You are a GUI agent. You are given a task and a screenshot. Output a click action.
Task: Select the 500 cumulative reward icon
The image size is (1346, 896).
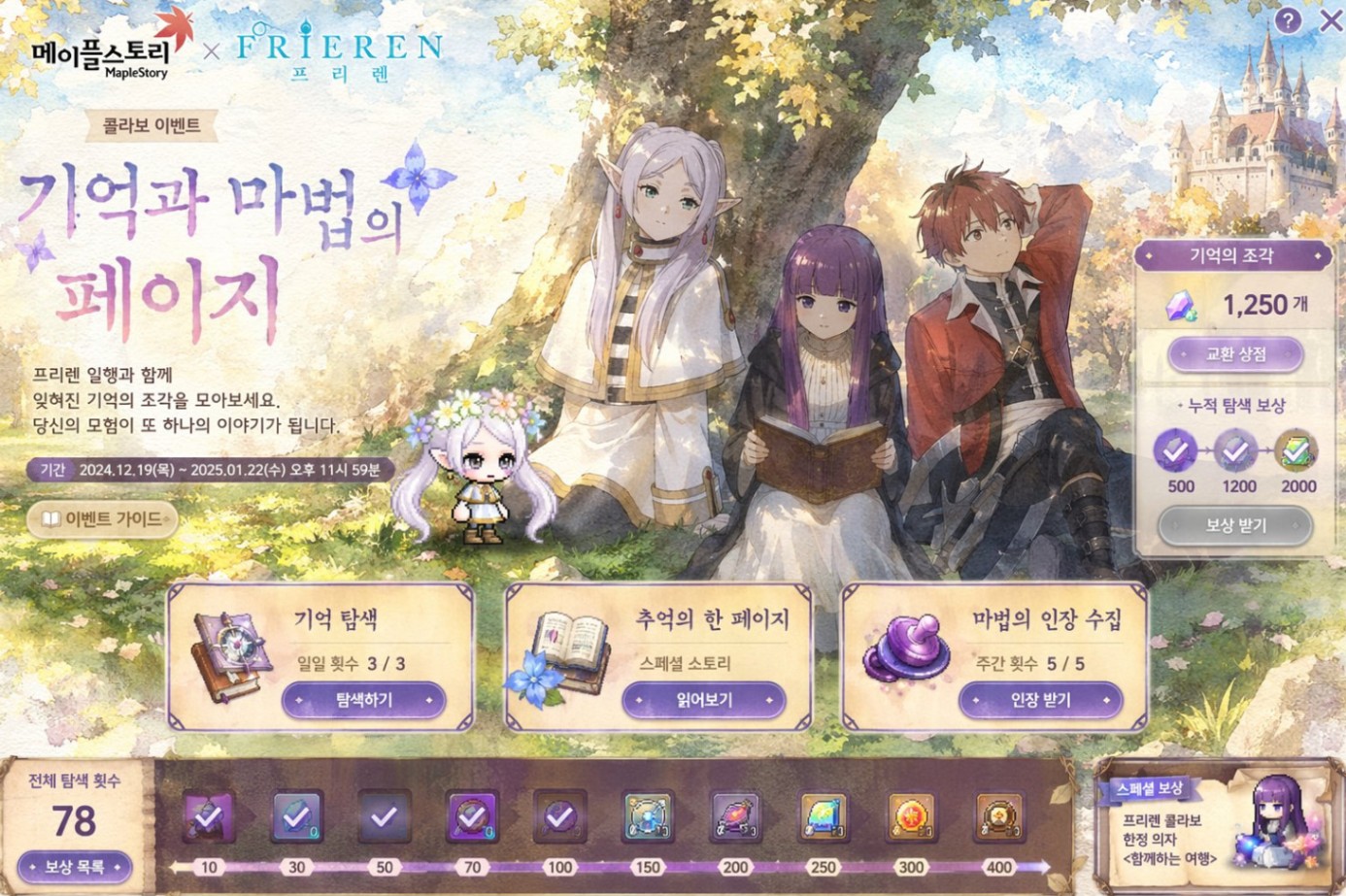pos(1176,451)
